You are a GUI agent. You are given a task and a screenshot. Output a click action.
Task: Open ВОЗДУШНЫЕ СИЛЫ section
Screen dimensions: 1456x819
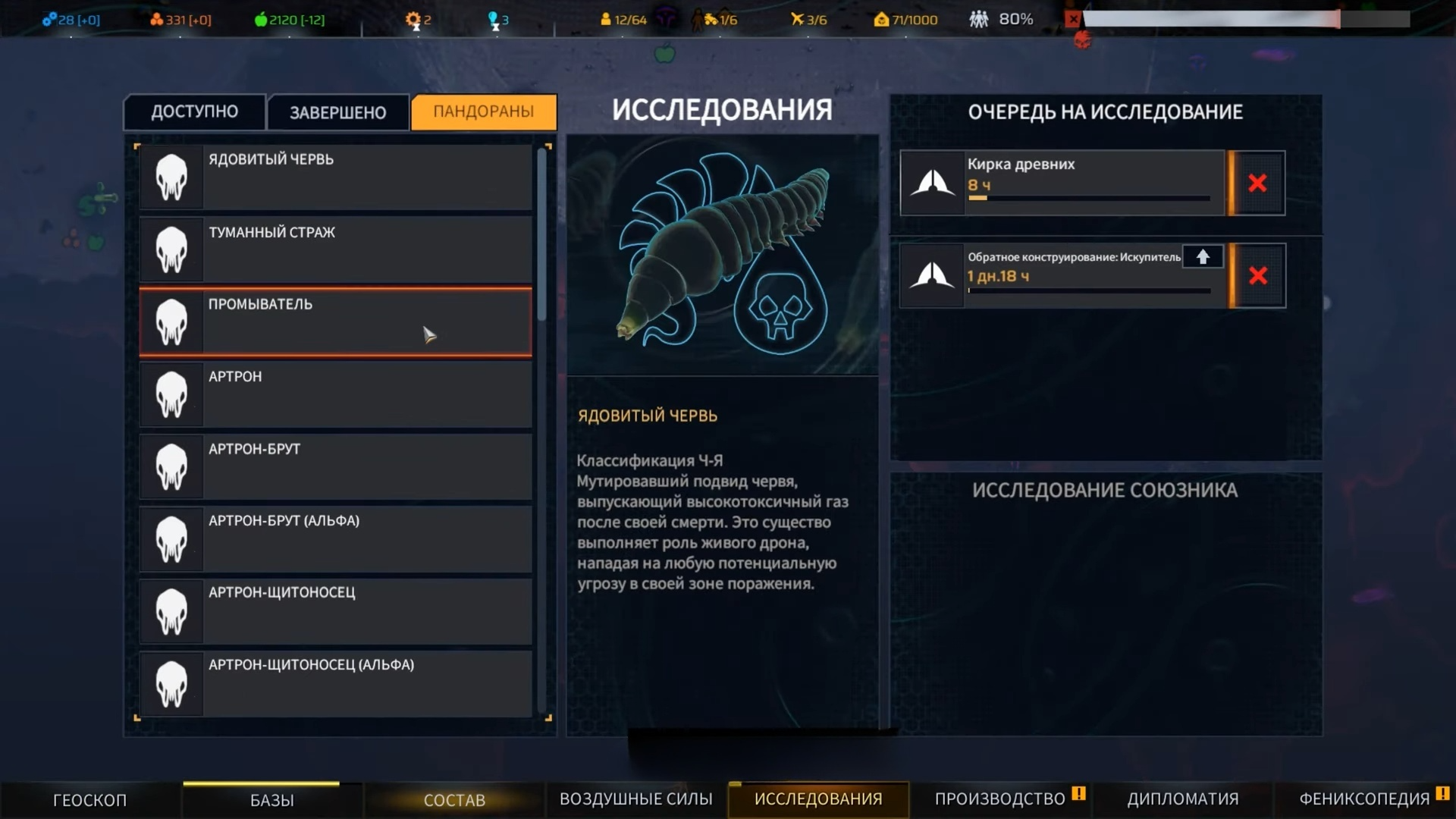[635, 799]
